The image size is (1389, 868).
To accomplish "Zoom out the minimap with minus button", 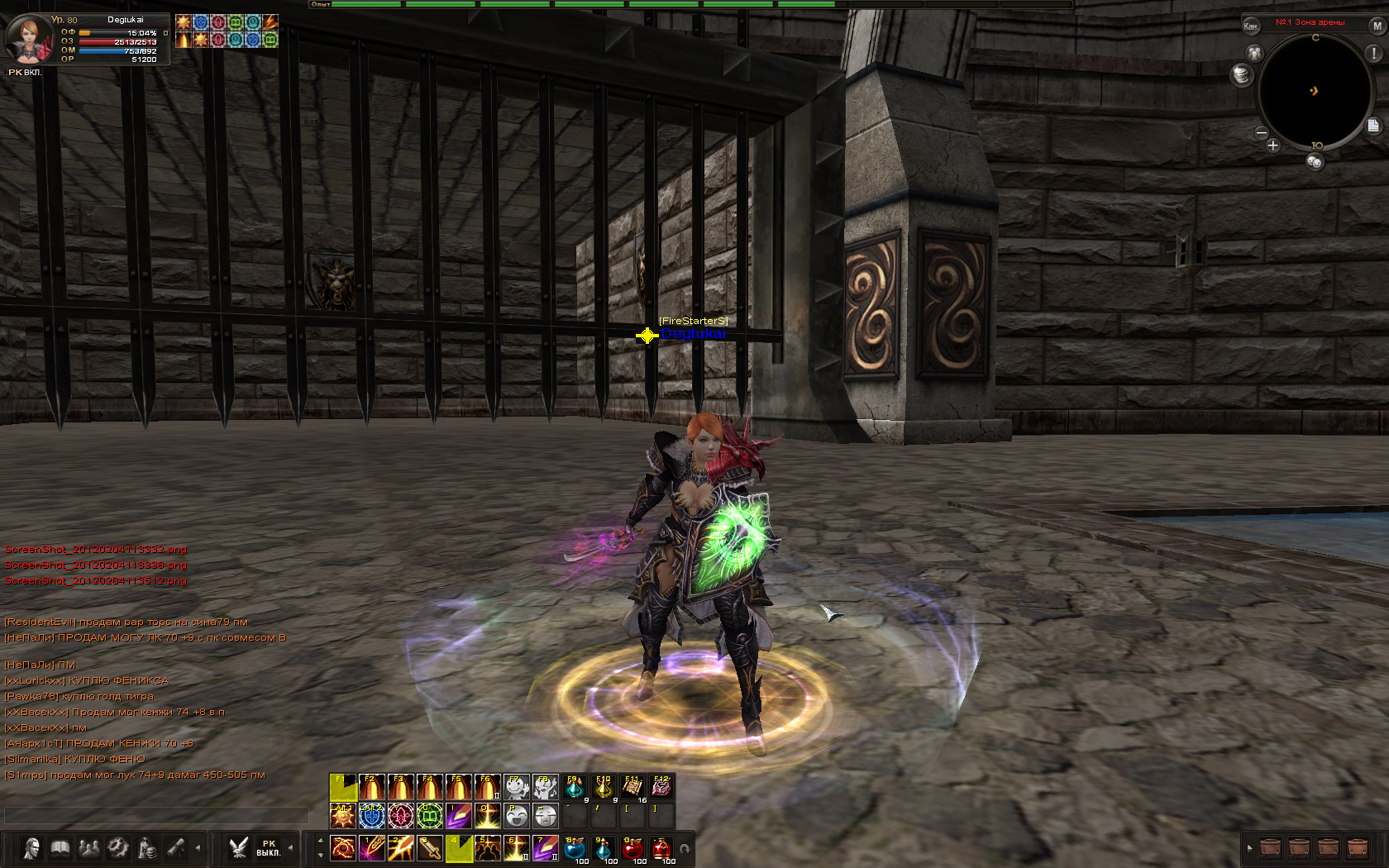I will click(1262, 132).
